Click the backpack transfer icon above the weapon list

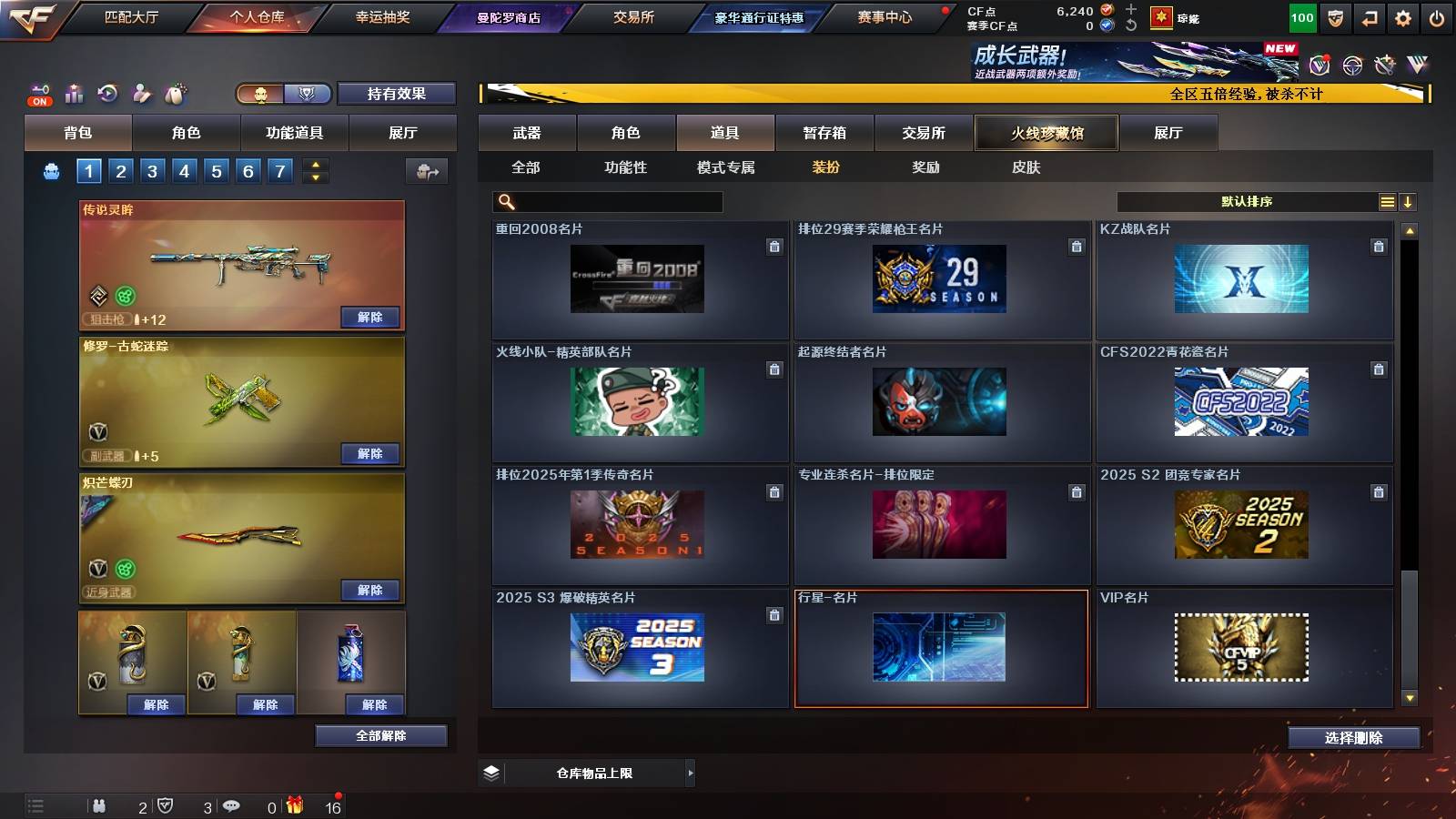coord(426,169)
